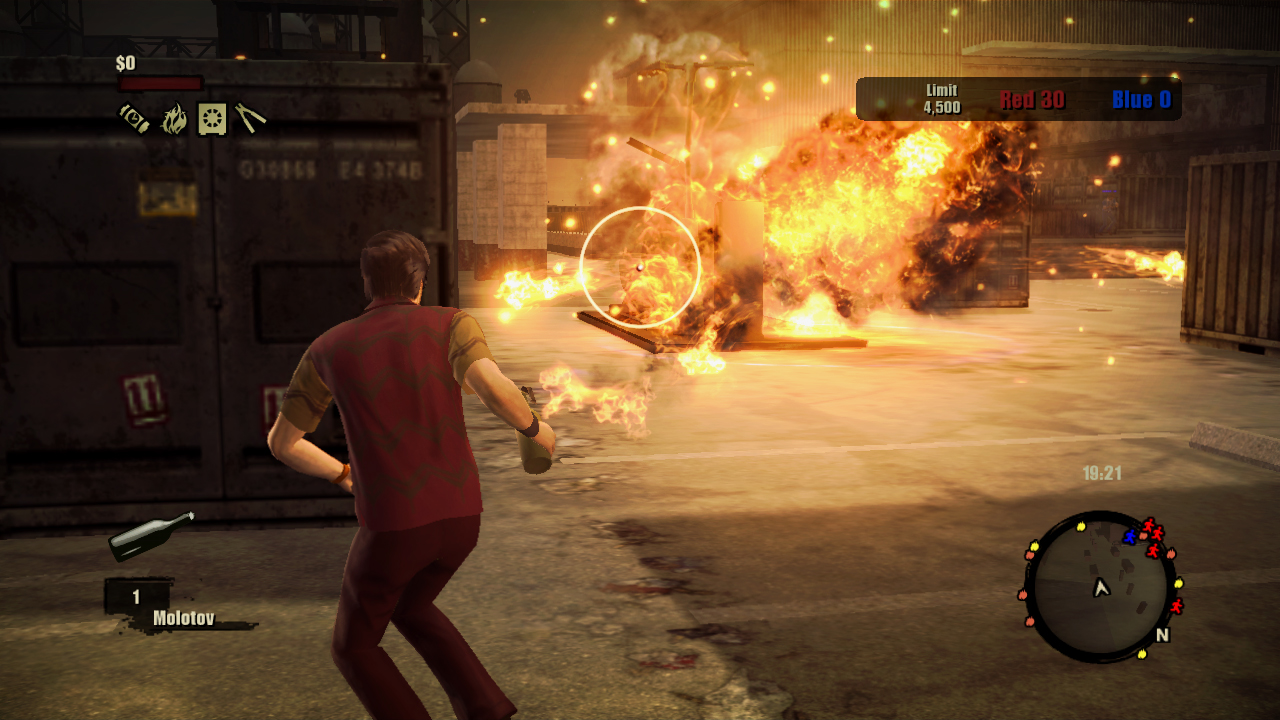1280x720 pixels.
Task: Choose the safe safecracker skill icon
Action: click(212, 118)
